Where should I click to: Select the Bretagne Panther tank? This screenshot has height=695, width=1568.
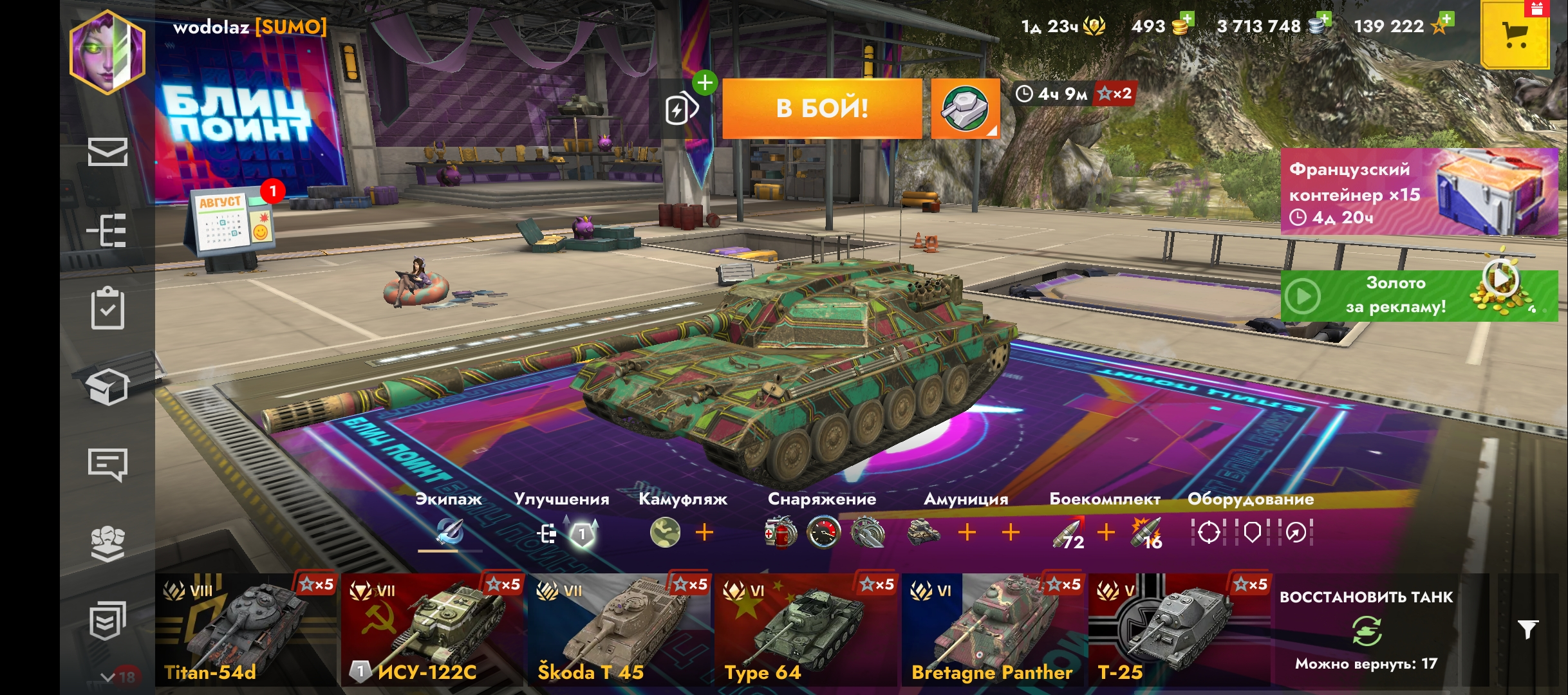point(992,629)
